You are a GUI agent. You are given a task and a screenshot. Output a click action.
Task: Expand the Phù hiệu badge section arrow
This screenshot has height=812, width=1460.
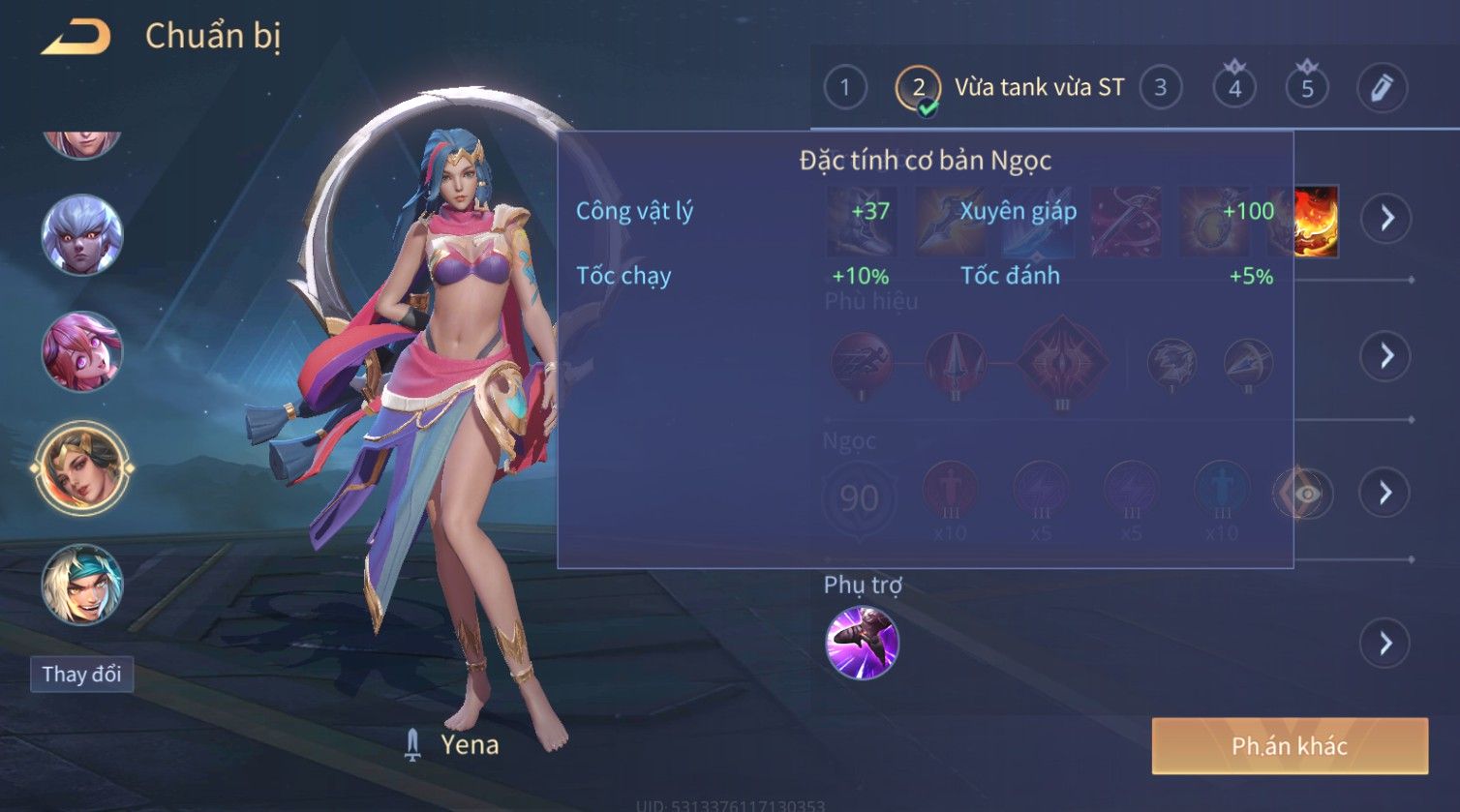1386,356
